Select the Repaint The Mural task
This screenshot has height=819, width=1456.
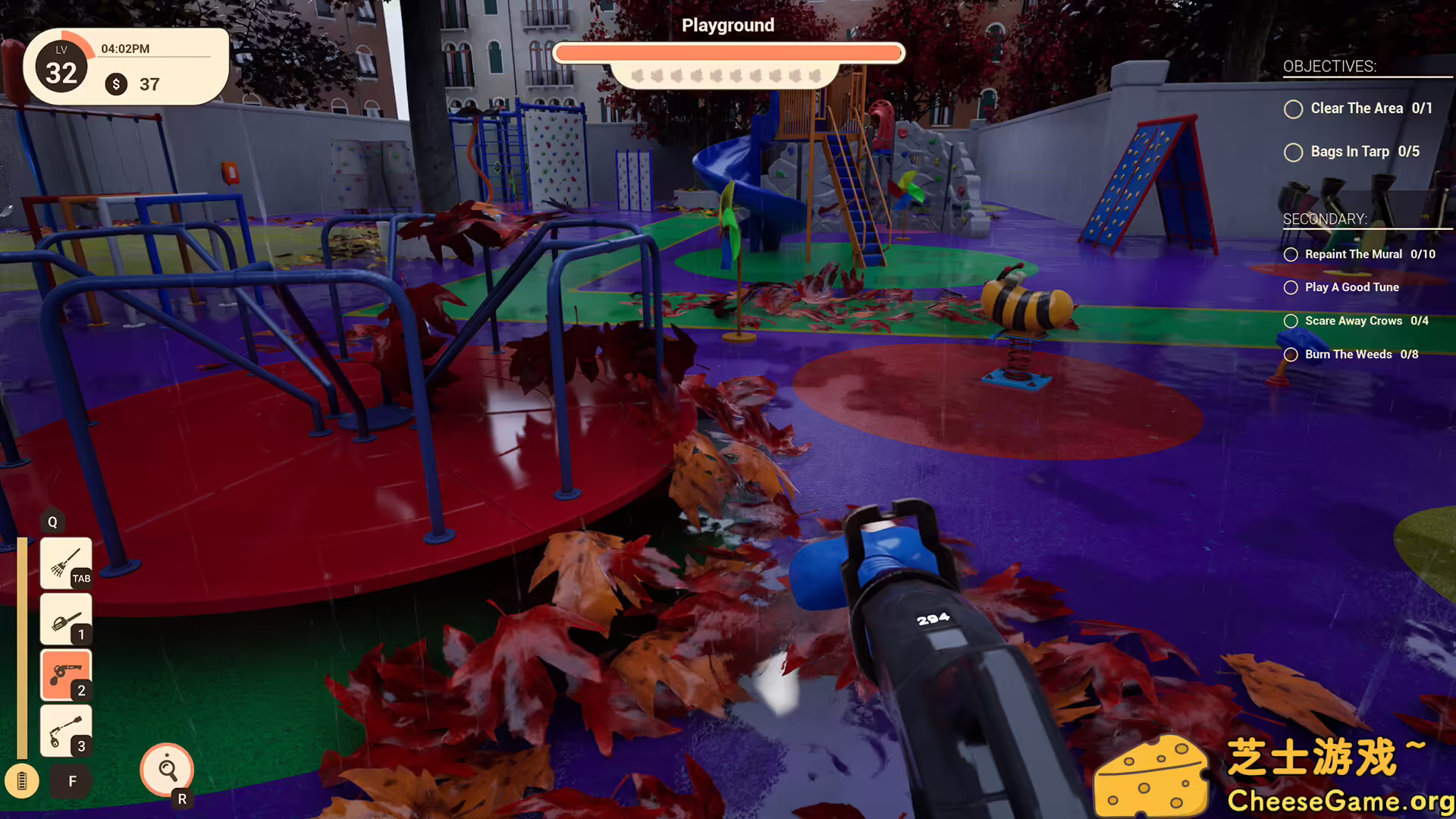point(1357,254)
